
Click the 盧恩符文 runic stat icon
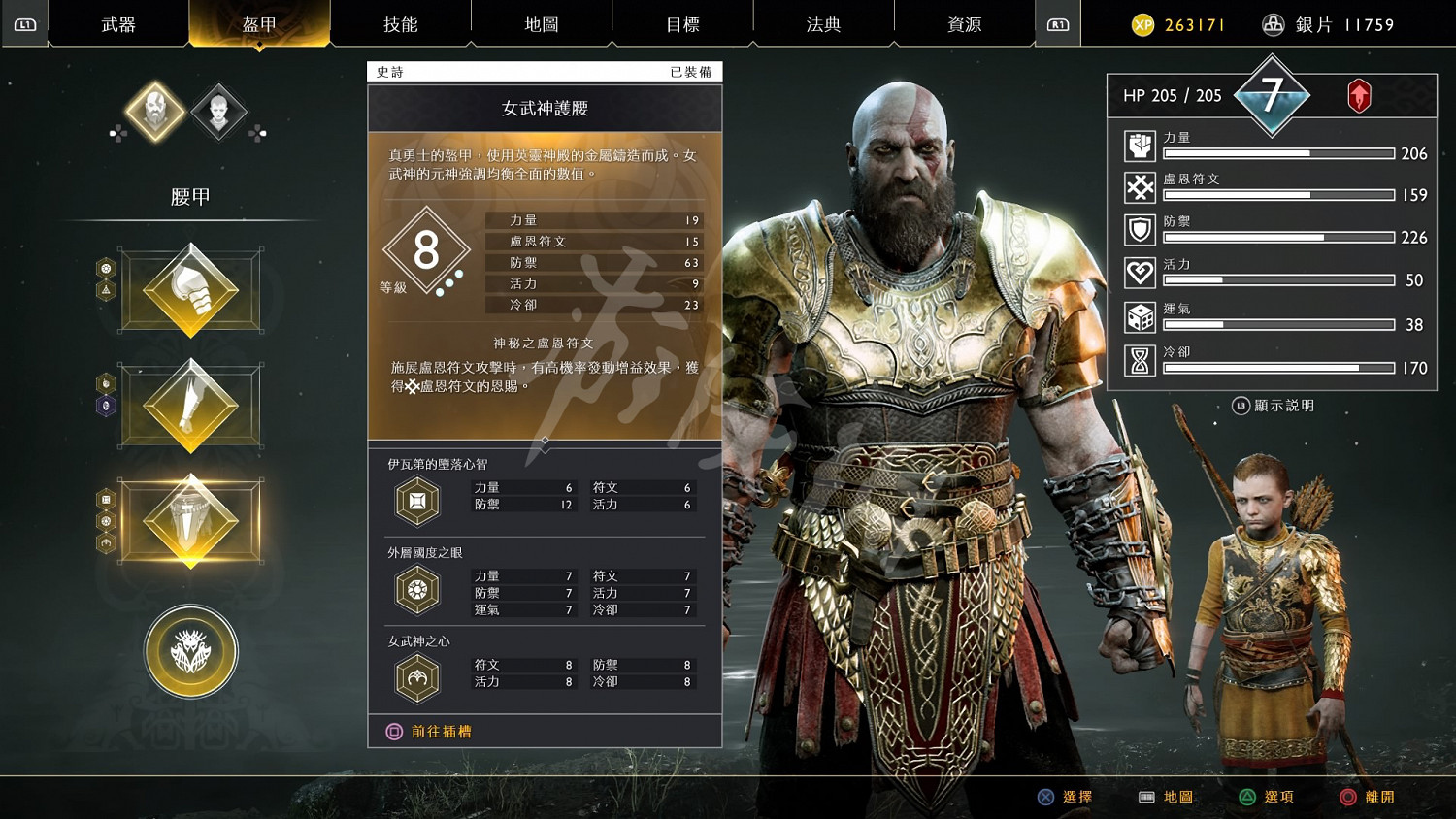pos(1139,187)
